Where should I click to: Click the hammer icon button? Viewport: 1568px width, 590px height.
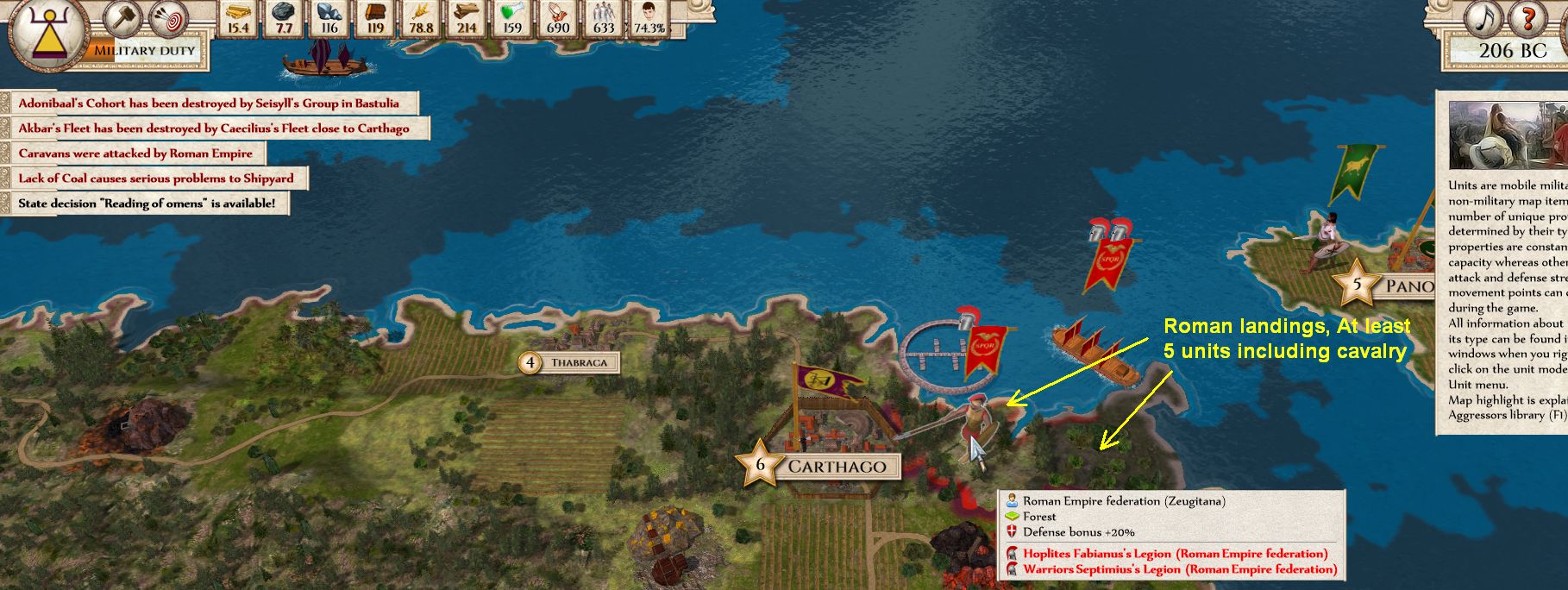click(122, 17)
